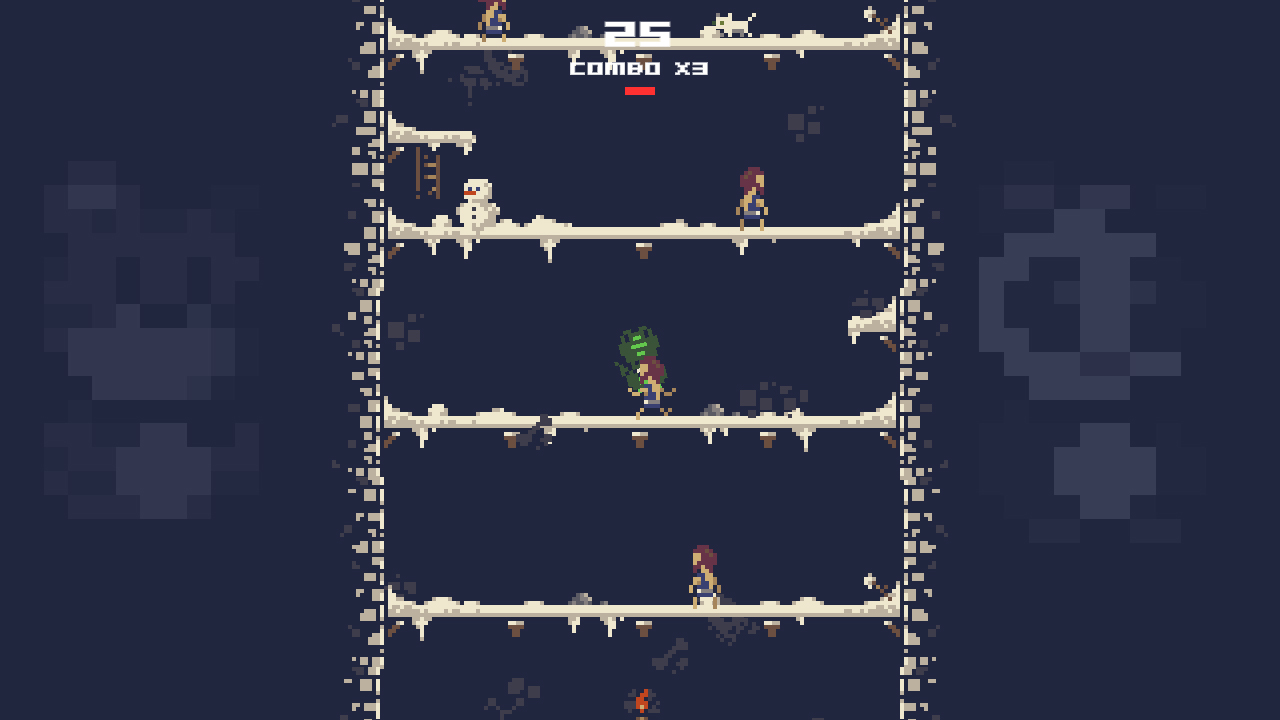Click the COMBO X3 label
The height and width of the screenshot is (720, 1280).
coord(640,68)
